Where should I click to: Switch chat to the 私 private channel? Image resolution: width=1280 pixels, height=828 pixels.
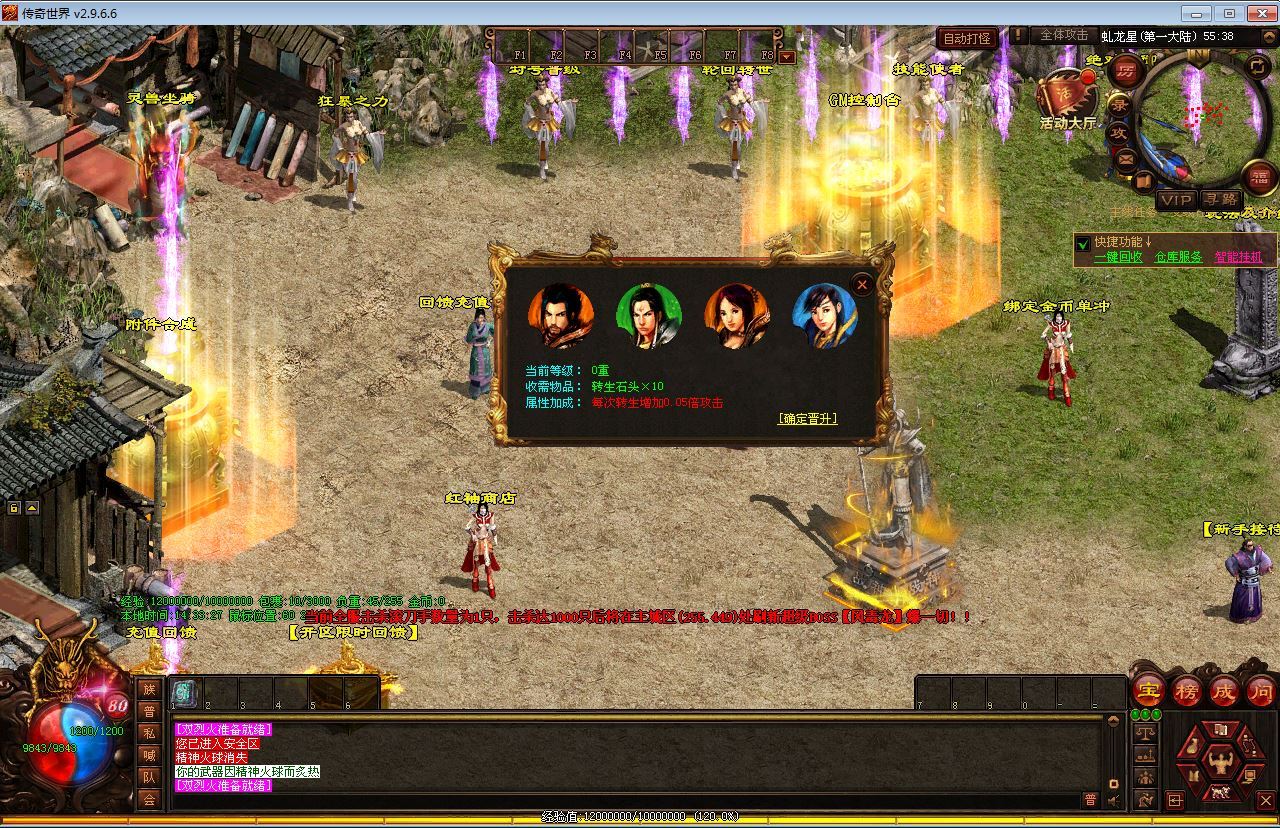click(x=149, y=732)
